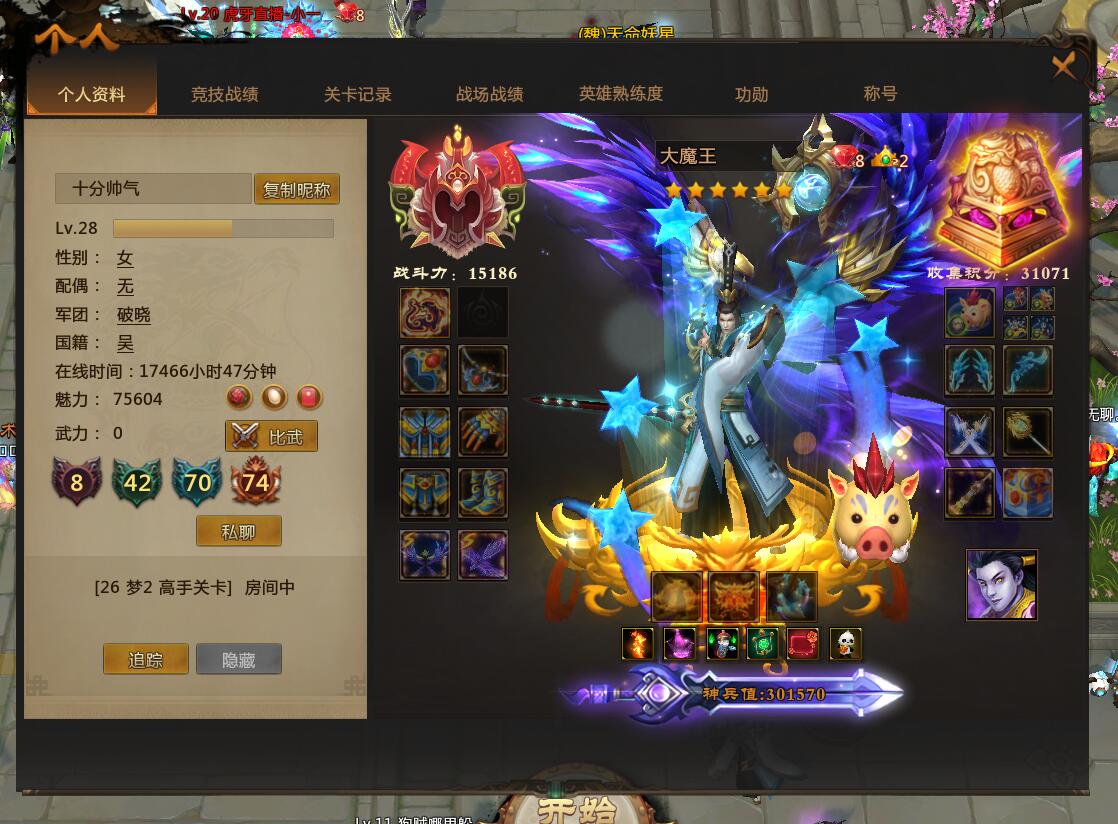Select the purple hero portrait thumbnail
Screen dimensions: 1118x824
1001,585
